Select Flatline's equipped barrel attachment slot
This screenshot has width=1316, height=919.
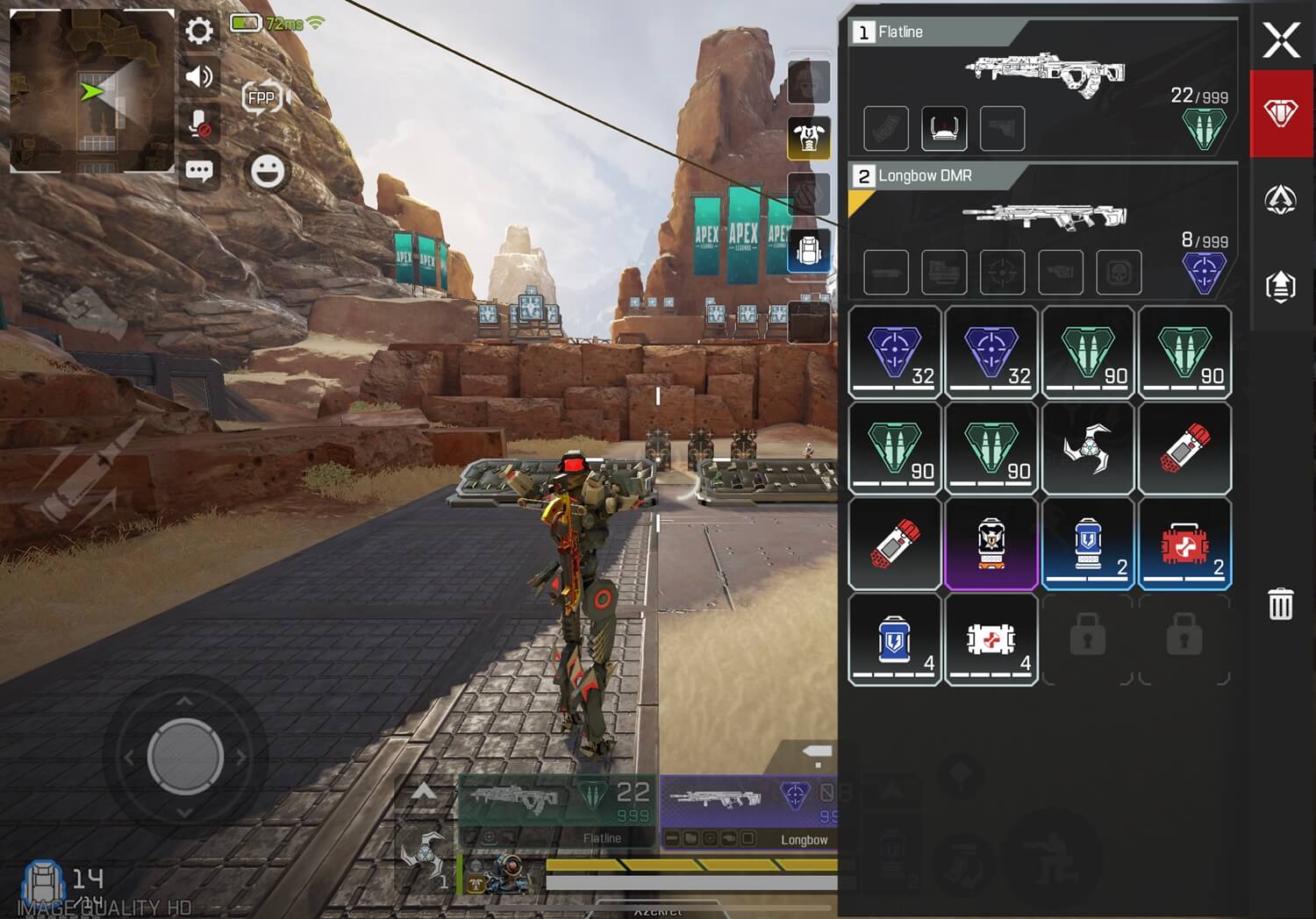tap(944, 129)
